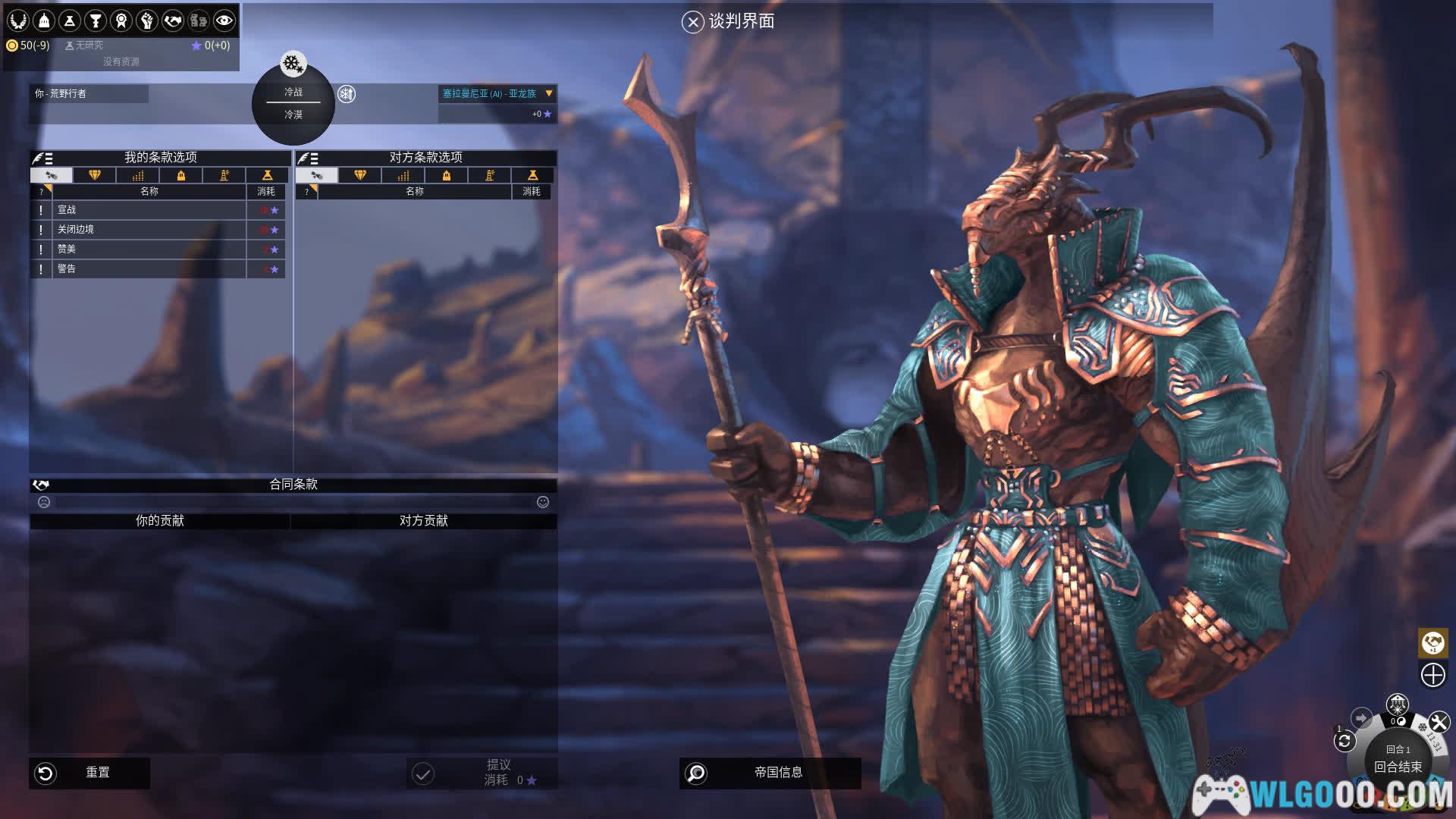Image resolution: width=1456 pixels, height=819 pixels.
Task: Switch opponent terms to the flask technology tab
Action: 532,176
